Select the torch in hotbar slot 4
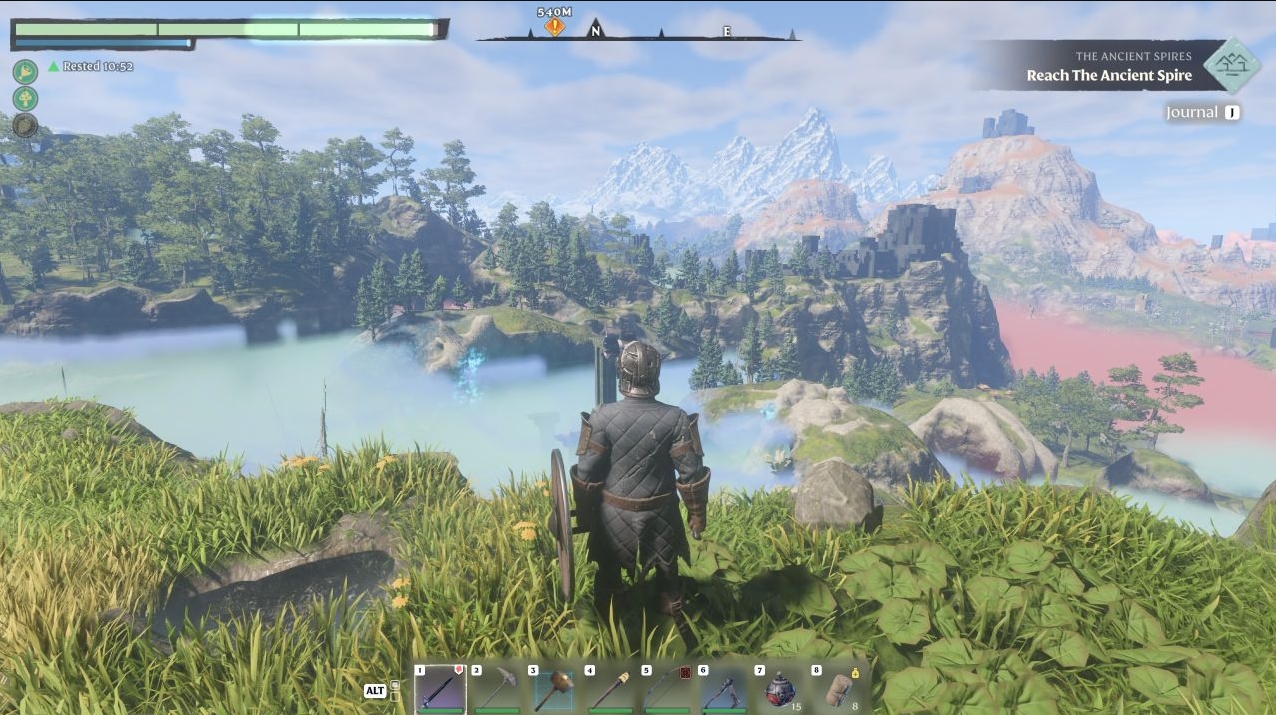The height and width of the screenshot is (715, 1276). click(x=610, y=689)
